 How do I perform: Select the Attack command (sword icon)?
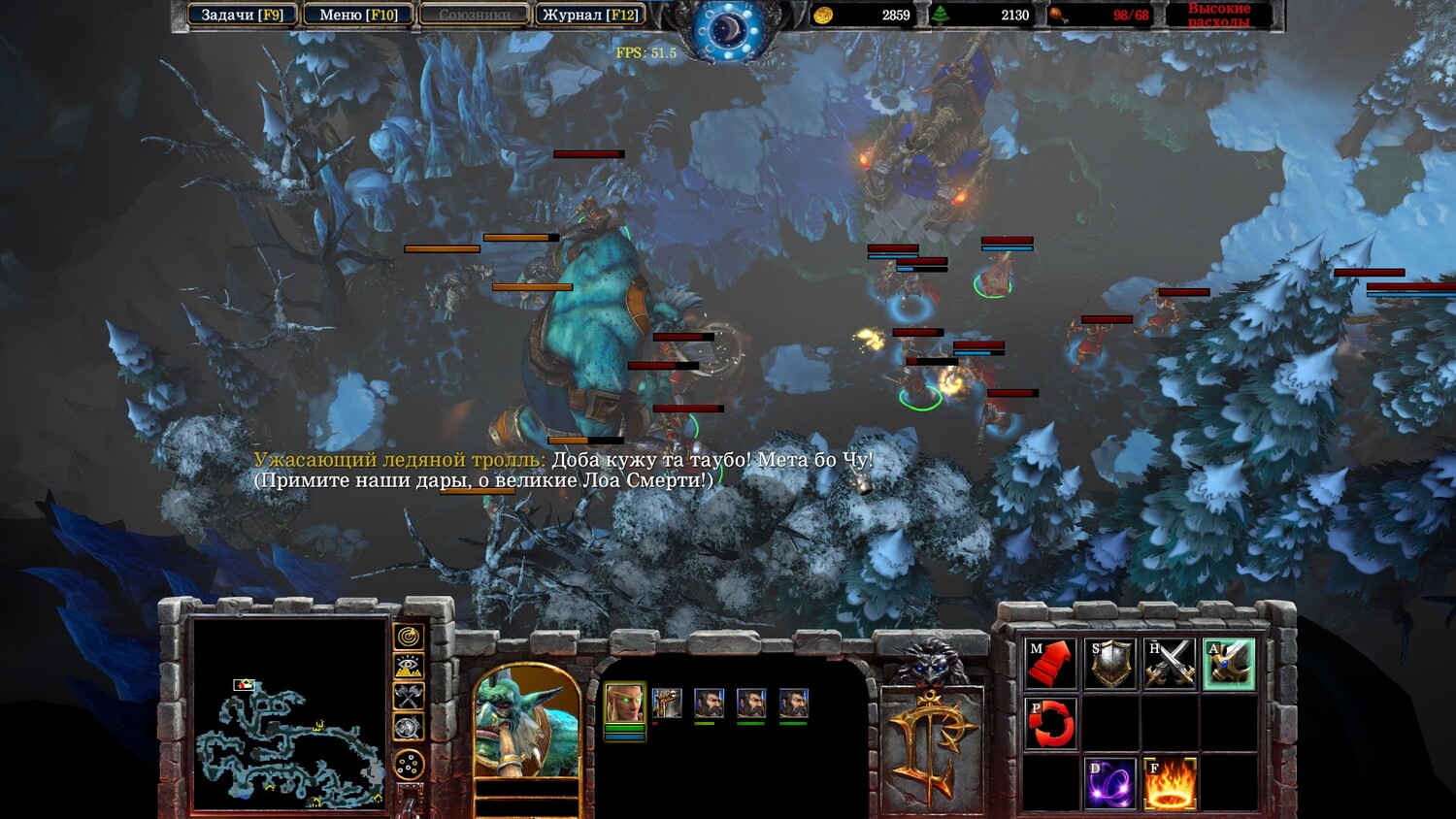tap(1229, 664)
